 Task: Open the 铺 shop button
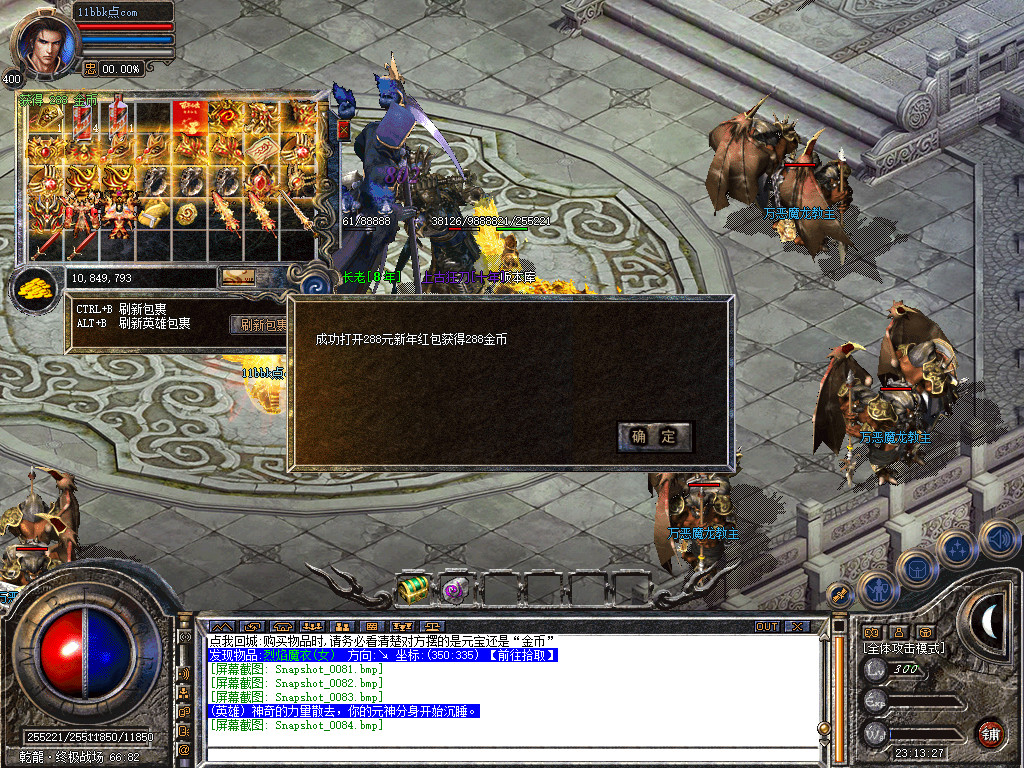990,732
